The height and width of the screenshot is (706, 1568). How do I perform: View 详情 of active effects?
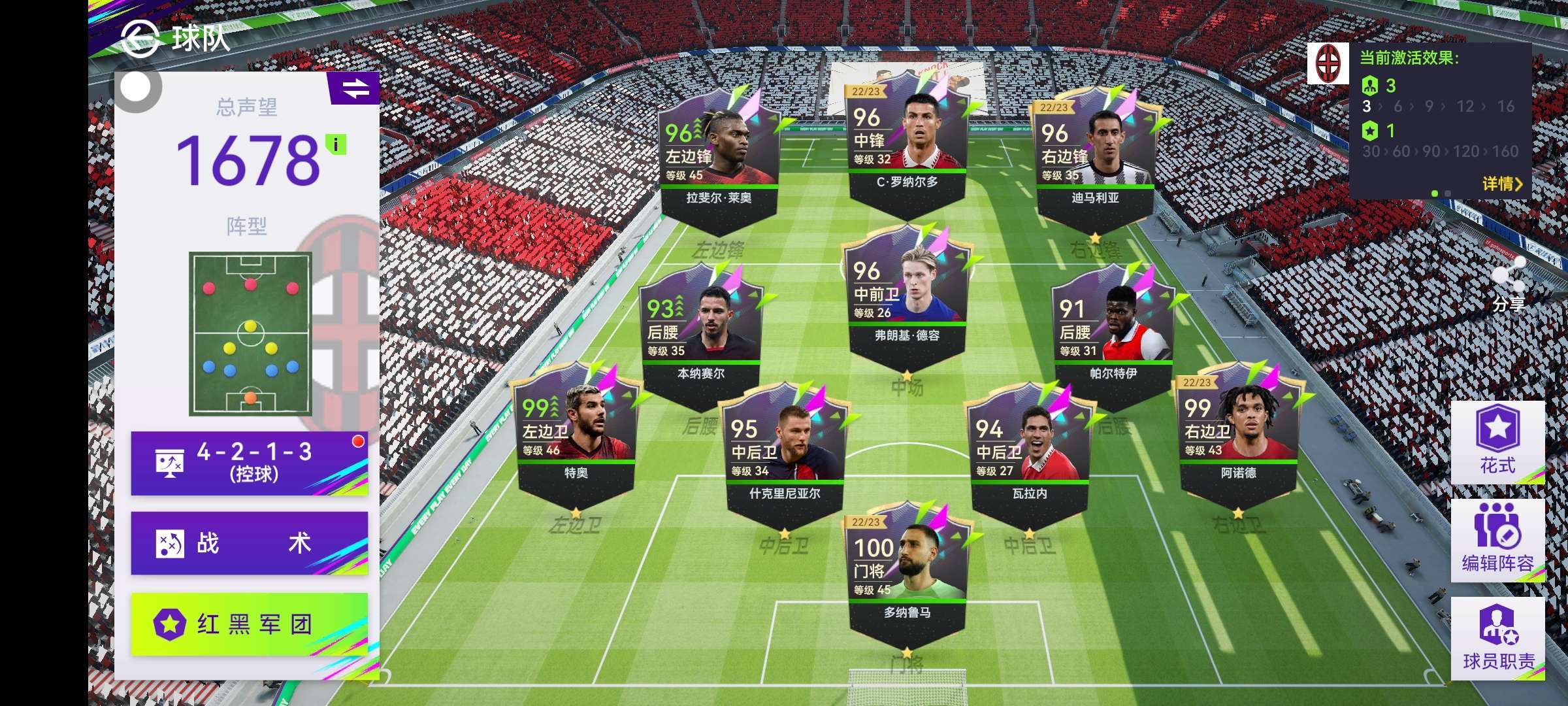pyautogui.click(x=1501, y=184)
